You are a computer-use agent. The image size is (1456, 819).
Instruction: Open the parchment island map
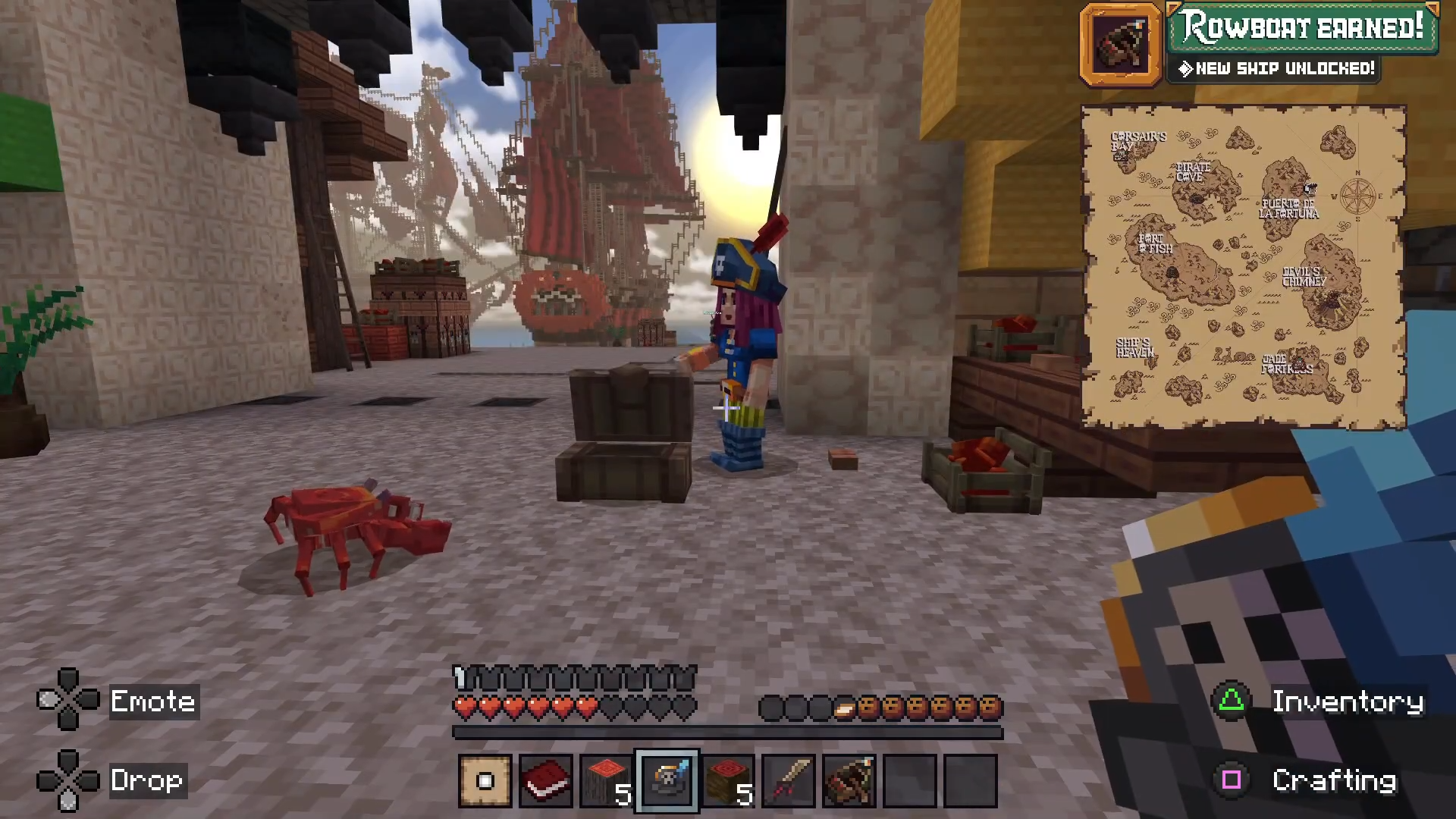[1244, 267]
